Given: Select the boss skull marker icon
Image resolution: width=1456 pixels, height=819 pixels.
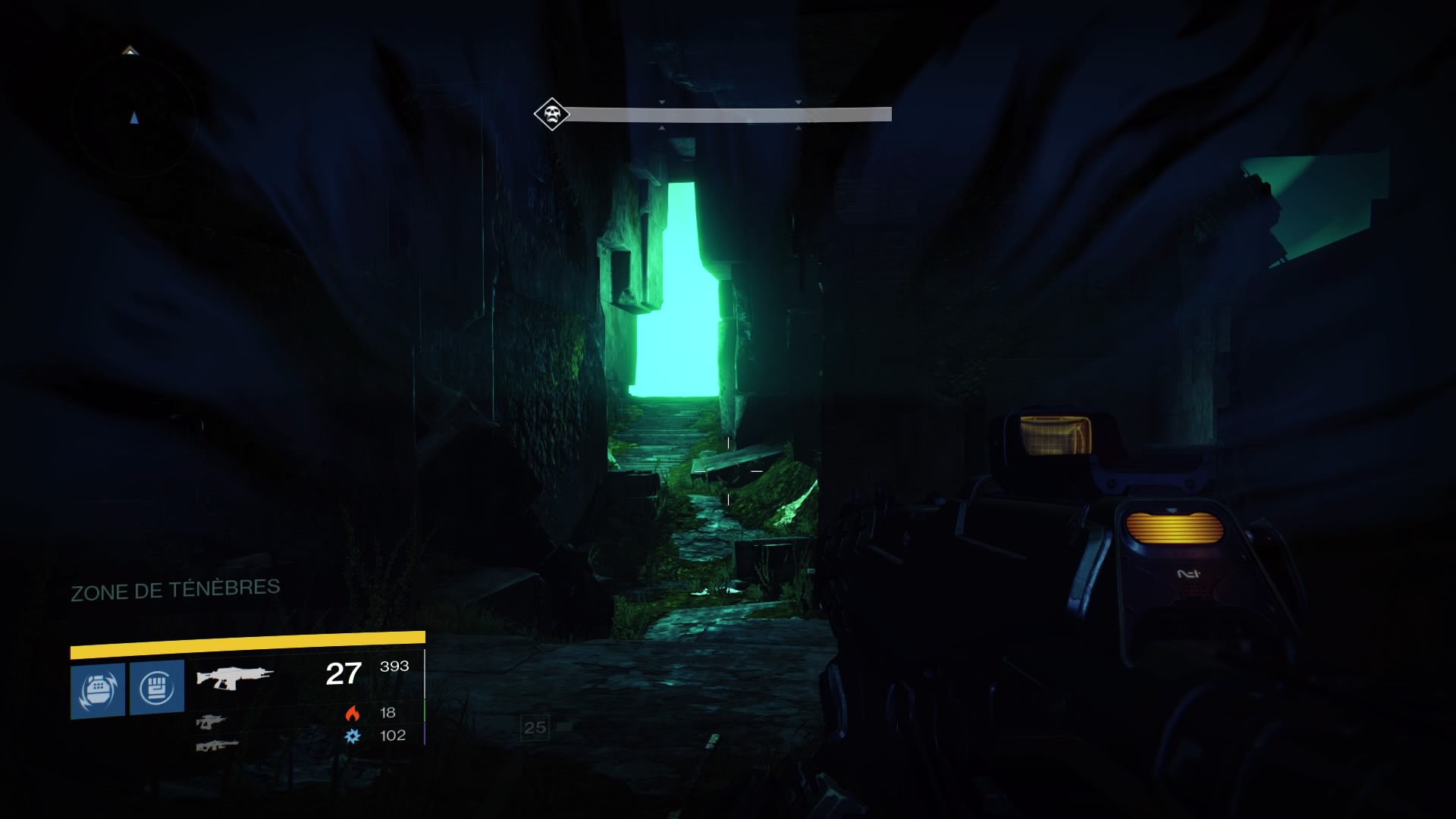Looking at the screenshot, I should (551, 115).
